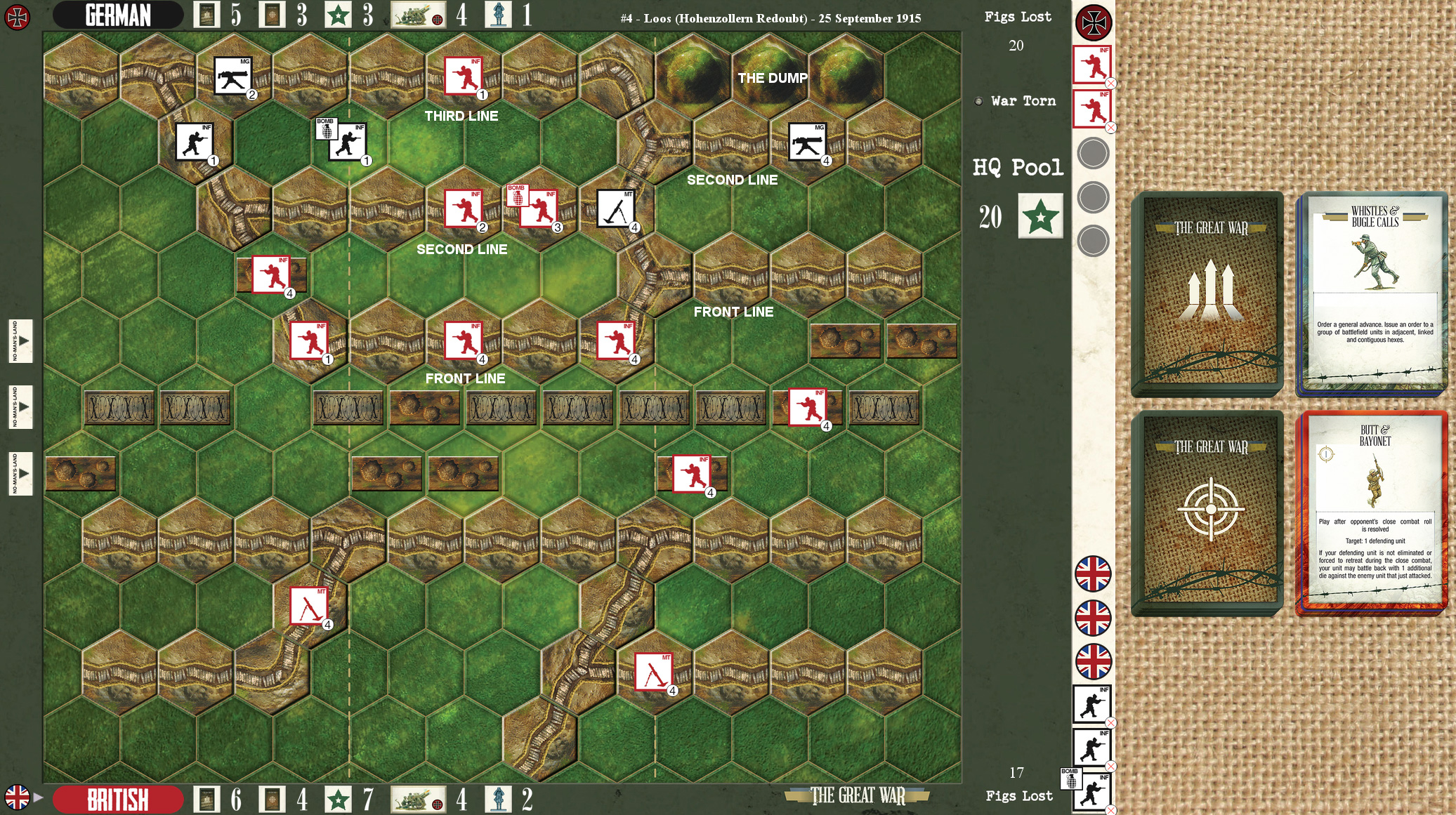The image size is (1456, 815).
Task: Click the HQ Pool green star token
Action: (1040, 216)
